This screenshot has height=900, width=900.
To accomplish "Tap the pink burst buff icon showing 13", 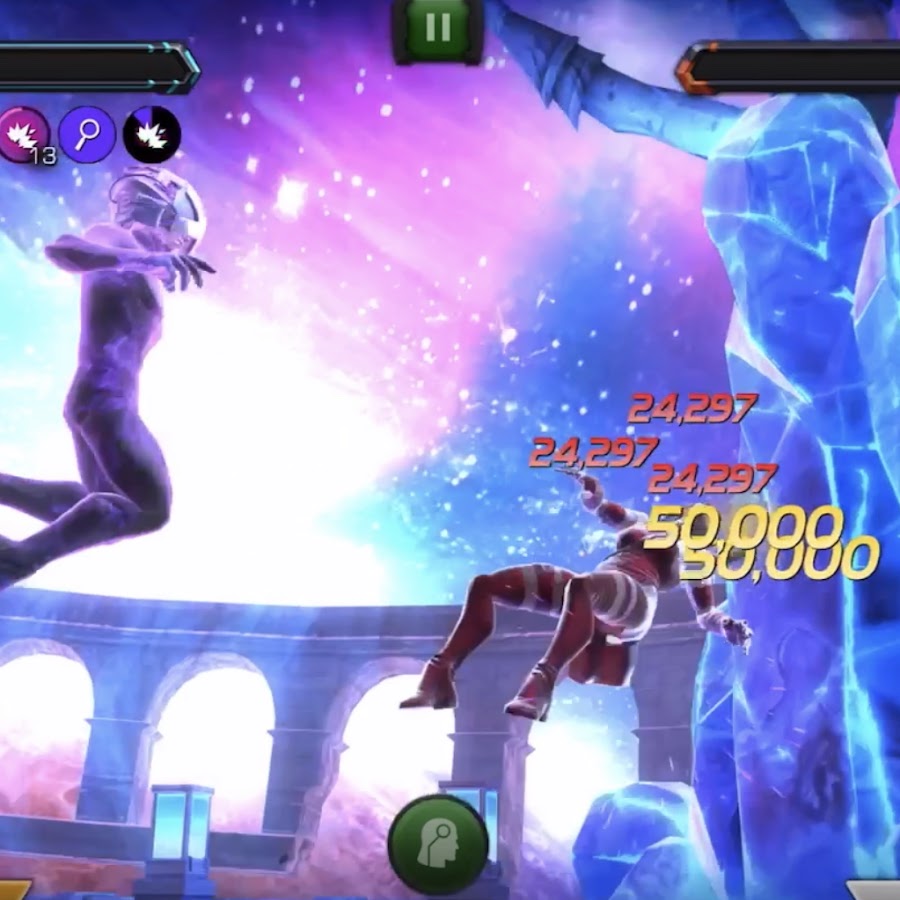I will click(24, 135).
